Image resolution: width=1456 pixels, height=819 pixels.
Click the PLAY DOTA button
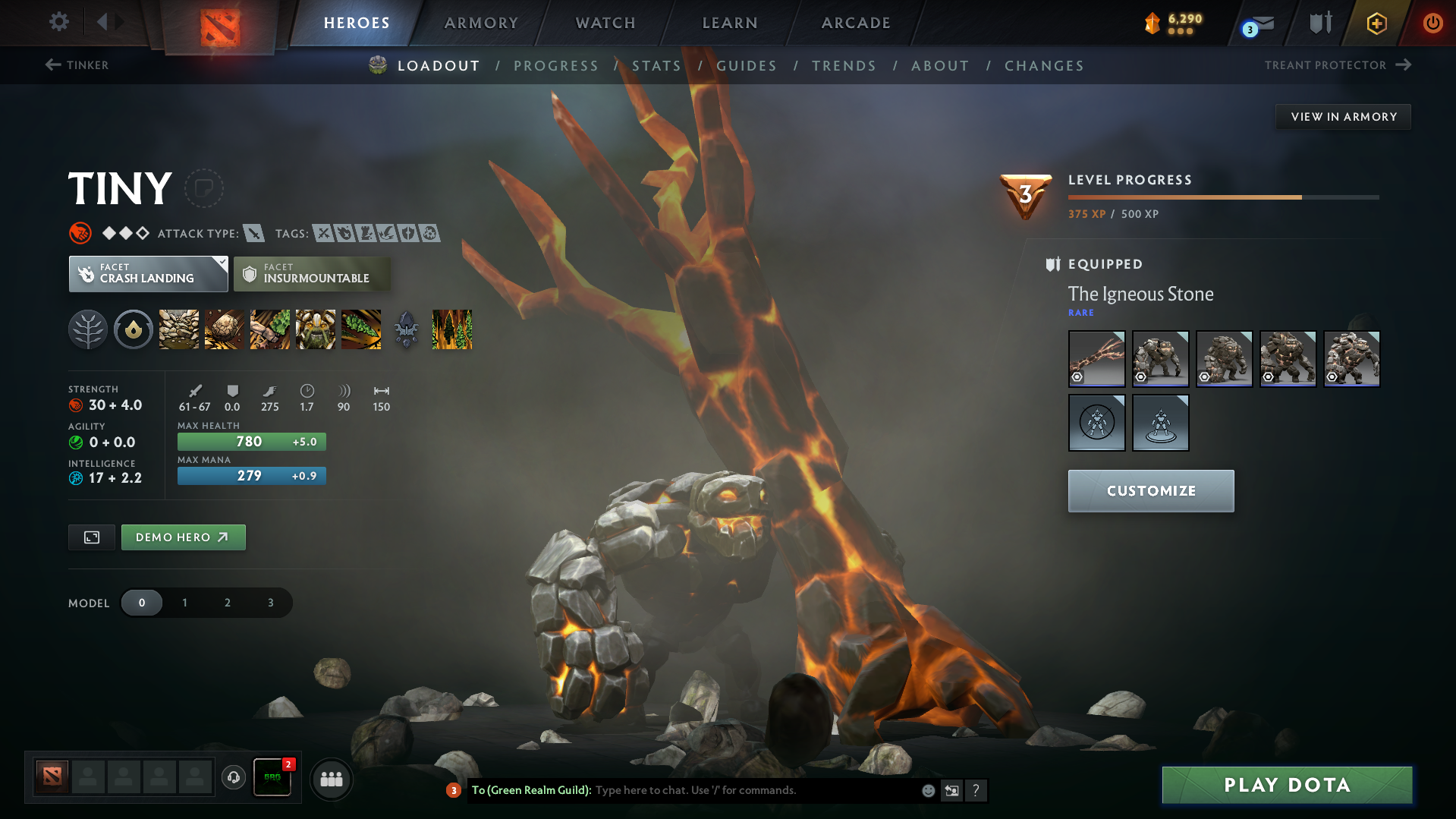[x=1285, y=784]
